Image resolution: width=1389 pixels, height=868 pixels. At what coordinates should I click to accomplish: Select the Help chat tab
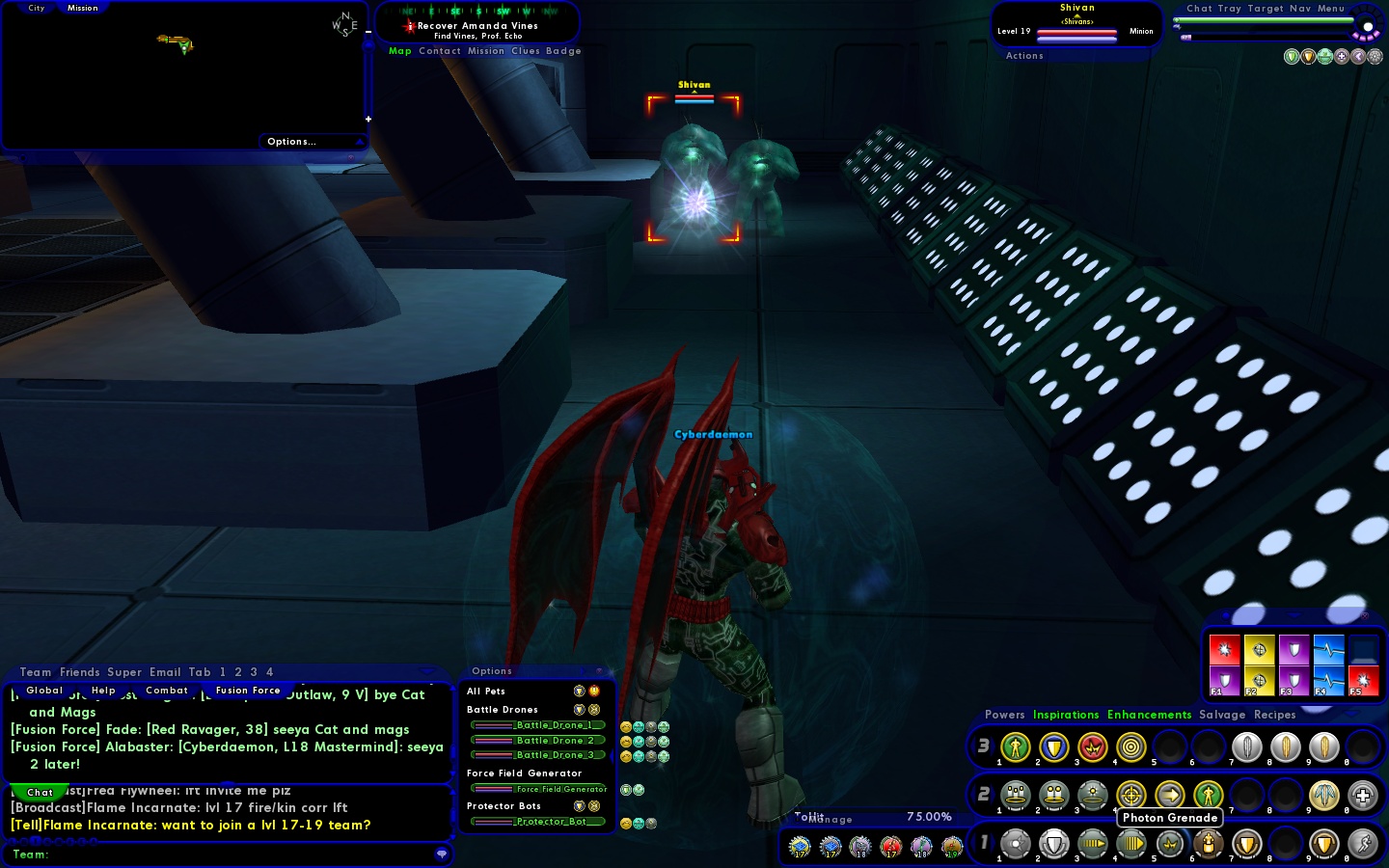(x=103, y=691)
